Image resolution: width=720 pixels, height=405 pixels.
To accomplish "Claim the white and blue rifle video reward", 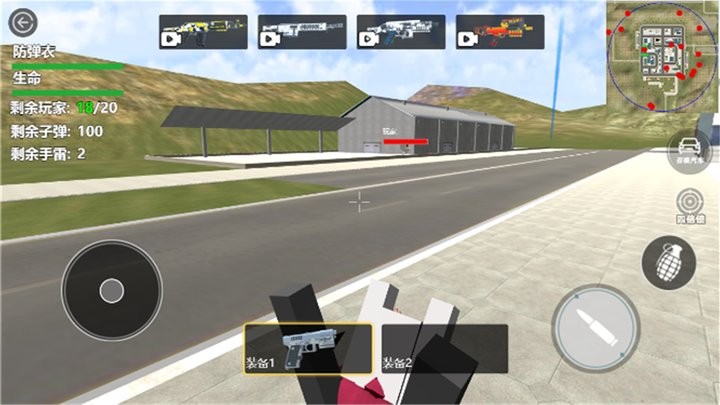I will click(x=401, y=32).
